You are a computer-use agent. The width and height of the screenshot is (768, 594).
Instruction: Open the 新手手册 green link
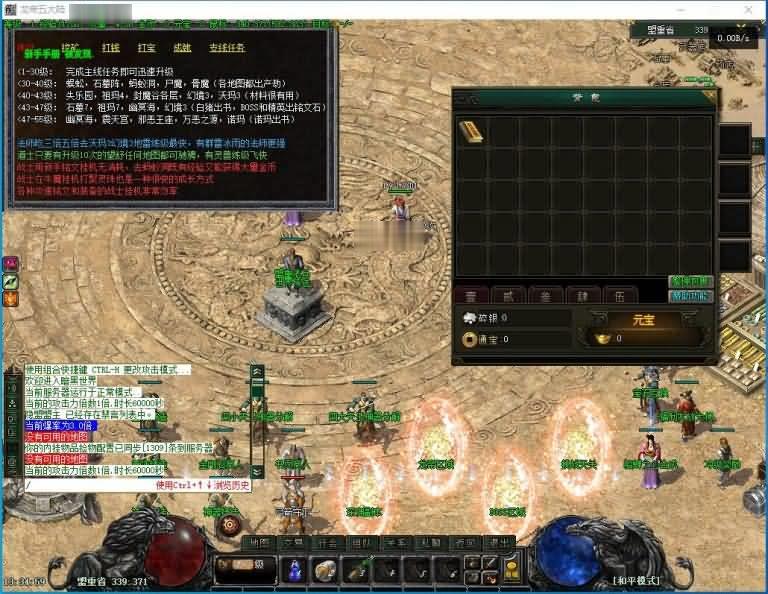coord(36,50)
